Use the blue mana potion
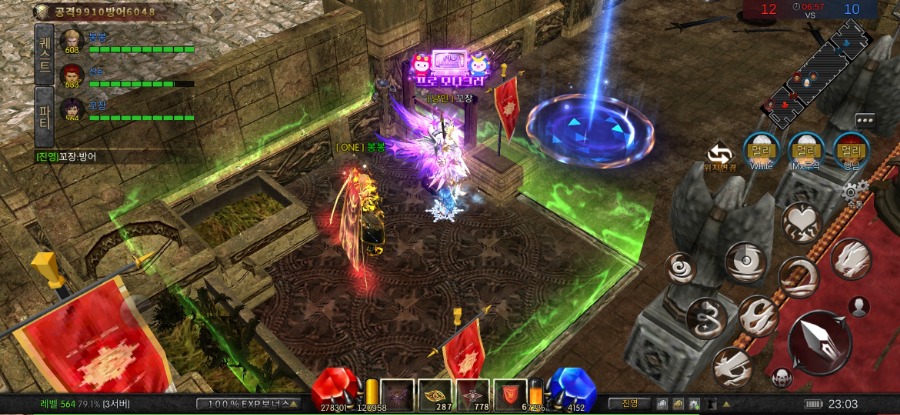 (573, 390)
